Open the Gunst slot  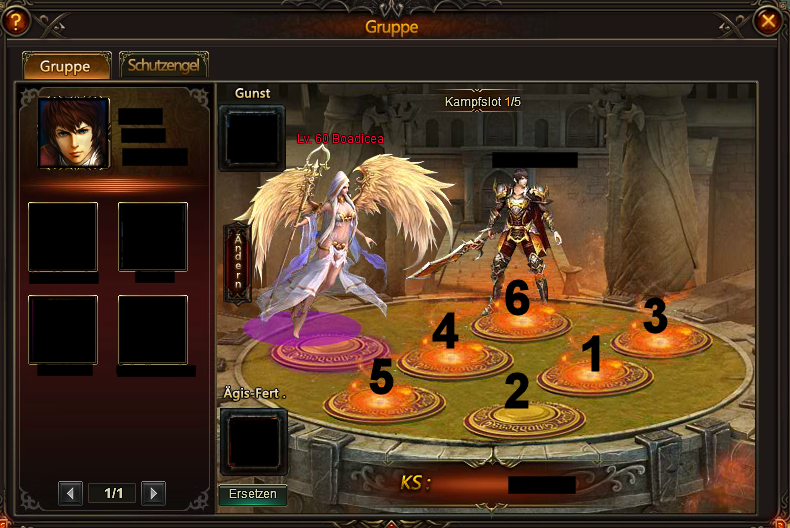pos(252,139)
